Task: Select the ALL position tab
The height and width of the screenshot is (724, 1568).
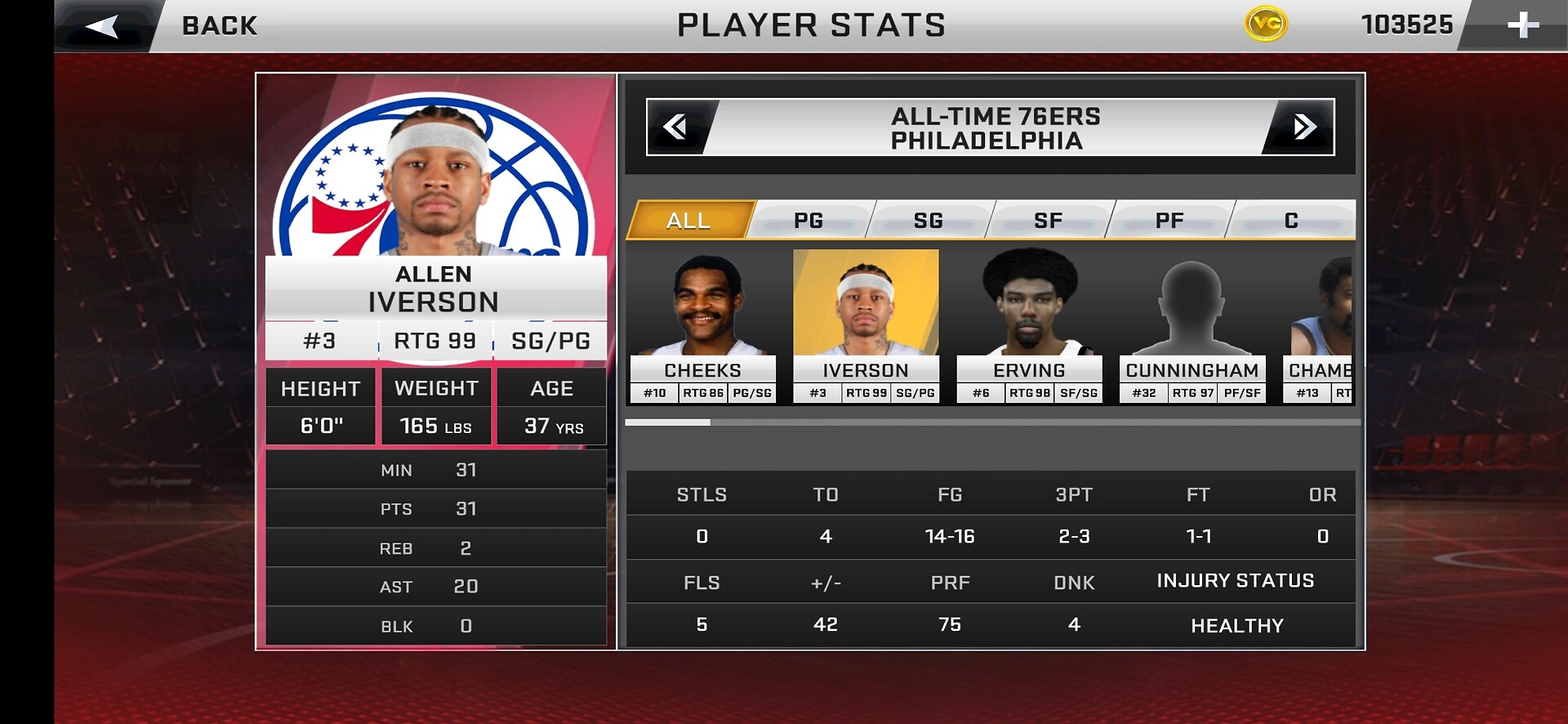Action: pos(688,221)
